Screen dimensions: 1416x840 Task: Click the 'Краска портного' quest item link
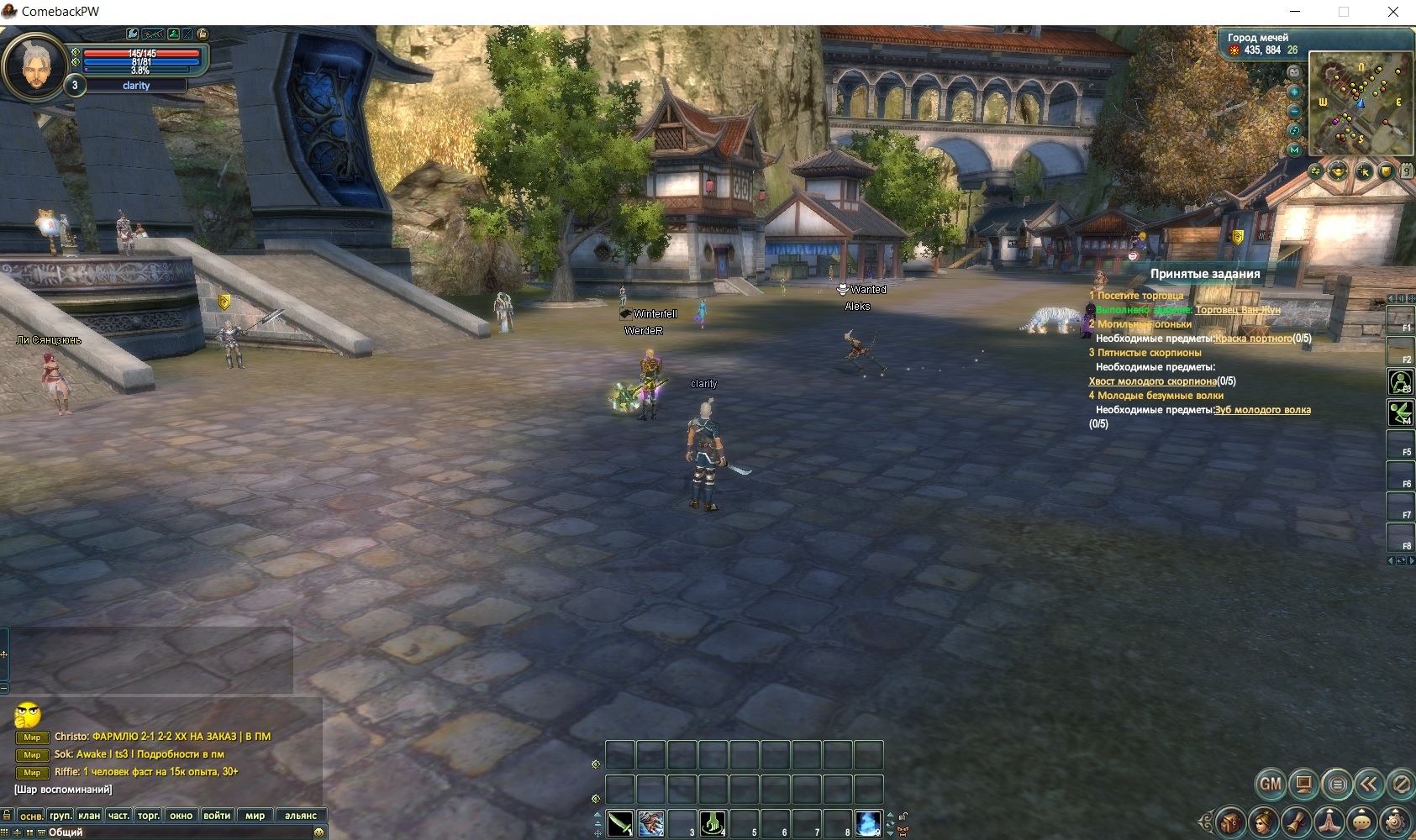[1253, 339]
